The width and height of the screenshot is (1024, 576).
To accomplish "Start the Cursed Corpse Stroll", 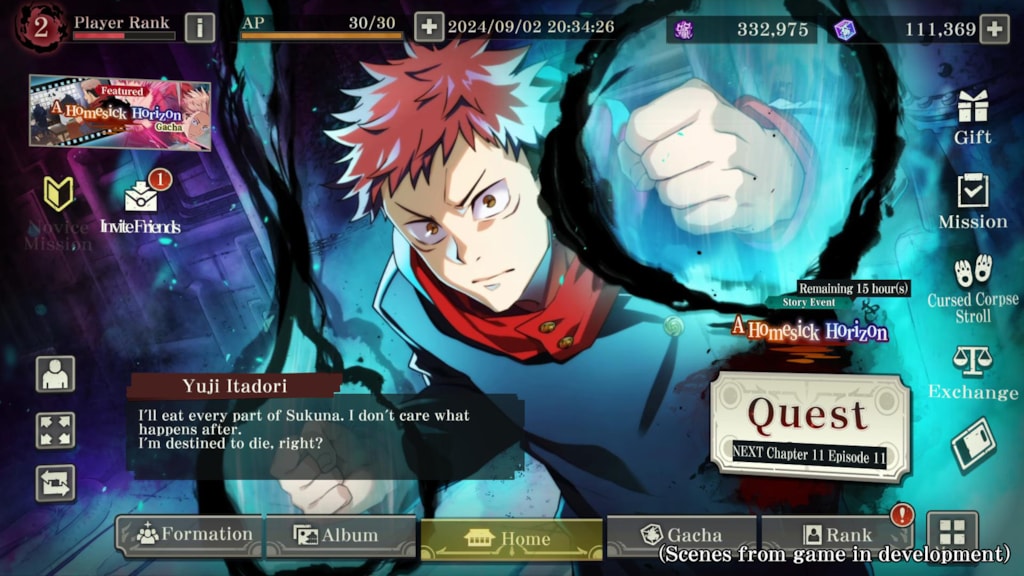I will 972,288.
